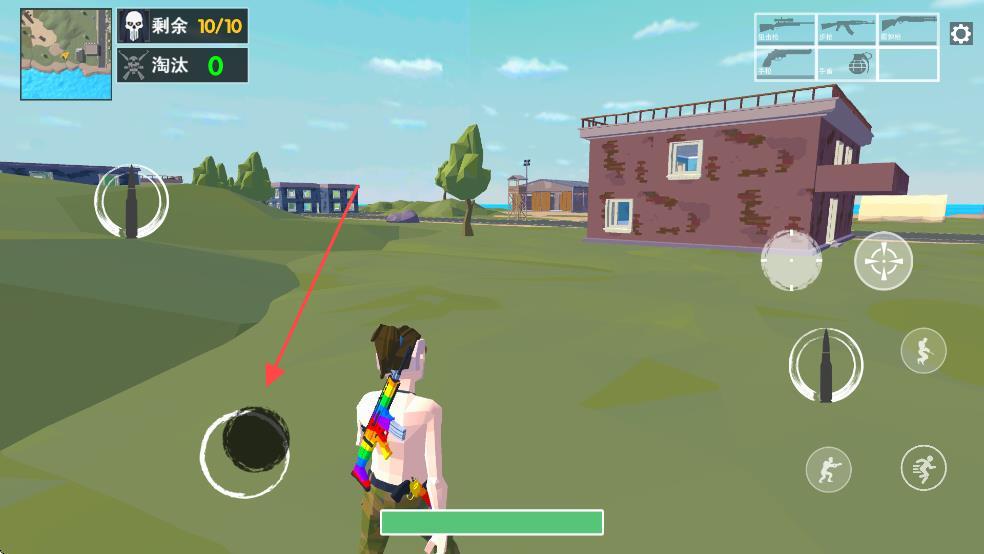The width and height of the screenshot is (984, 554).
Task: Tap the crosshair button with inward arrows
Action: [x=883, y=261]
